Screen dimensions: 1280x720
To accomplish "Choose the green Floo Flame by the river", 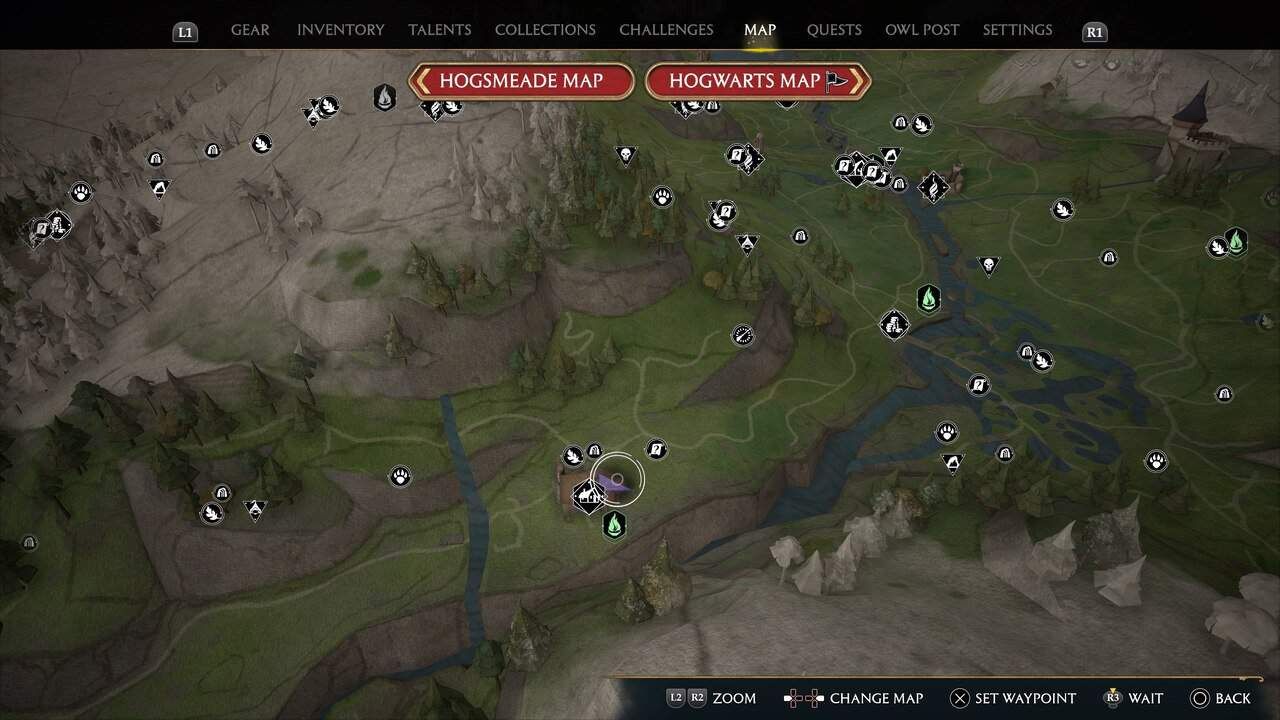I will pyautogui.click(x=929, y=298).
